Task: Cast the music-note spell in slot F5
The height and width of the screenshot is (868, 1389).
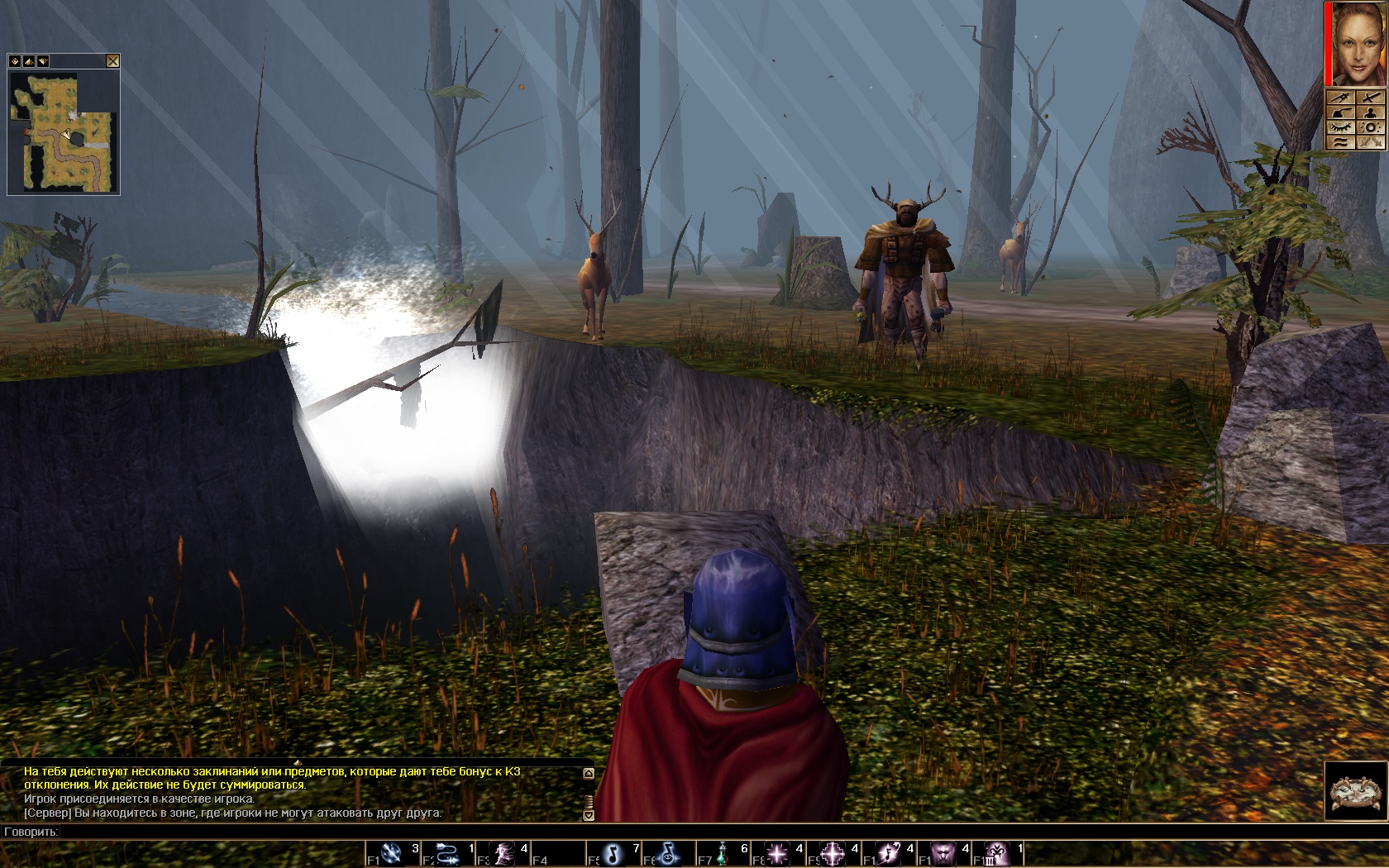Action: (x=612, y=854)
